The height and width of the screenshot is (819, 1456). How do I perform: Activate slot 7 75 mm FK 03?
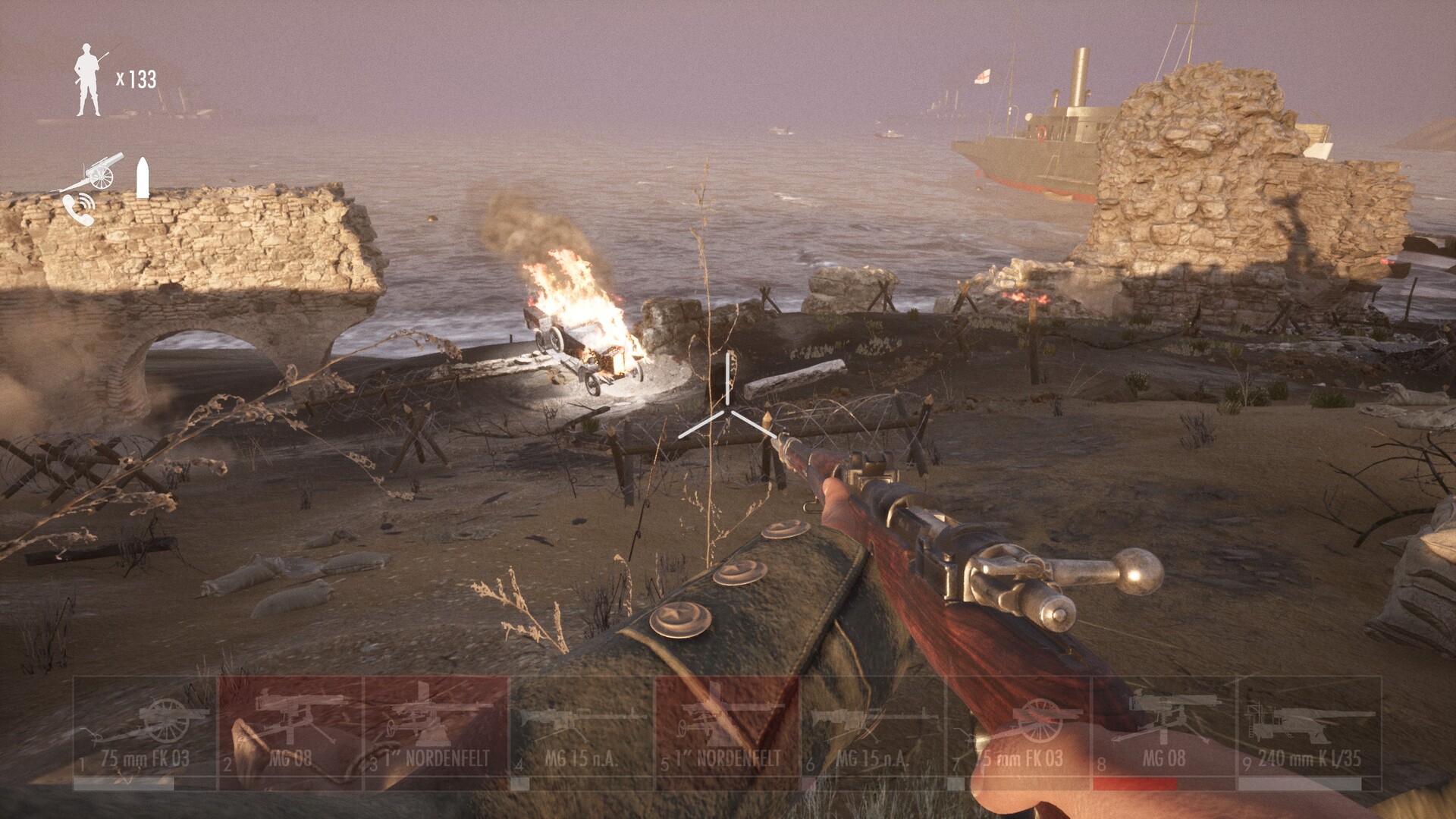point(1018,733)
